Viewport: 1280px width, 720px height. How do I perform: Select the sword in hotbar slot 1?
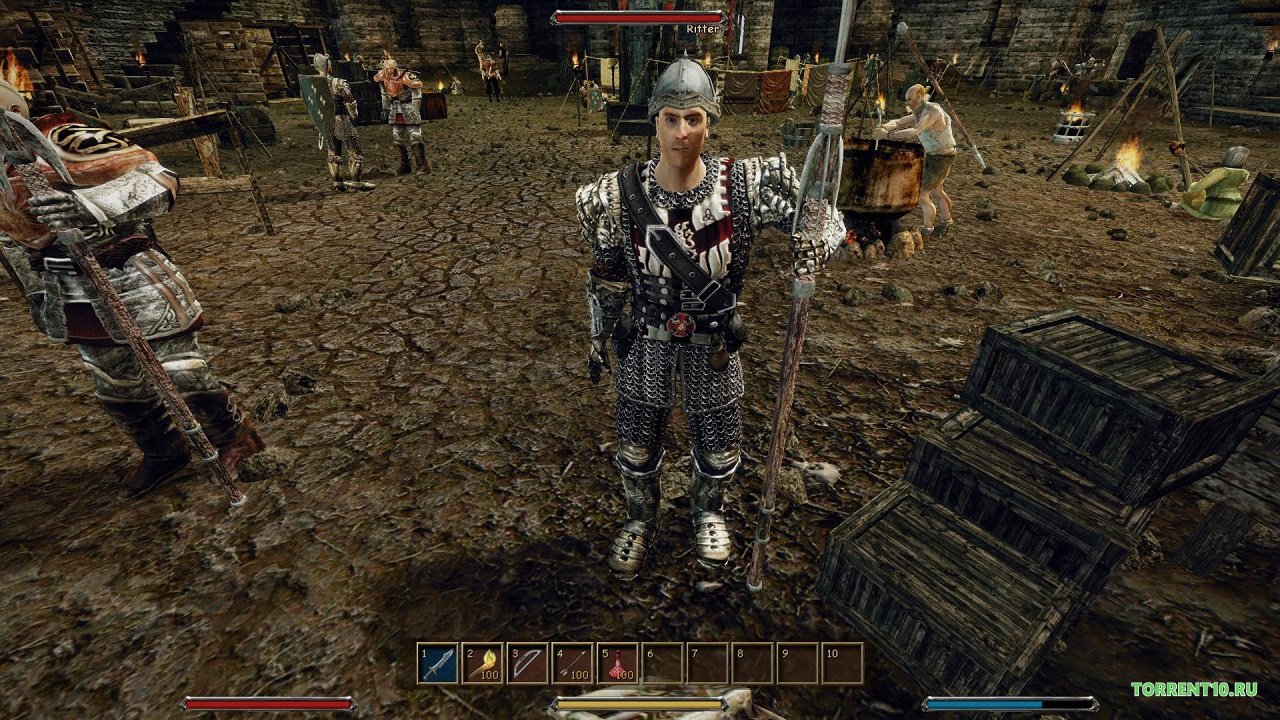[x=438, y=663]
